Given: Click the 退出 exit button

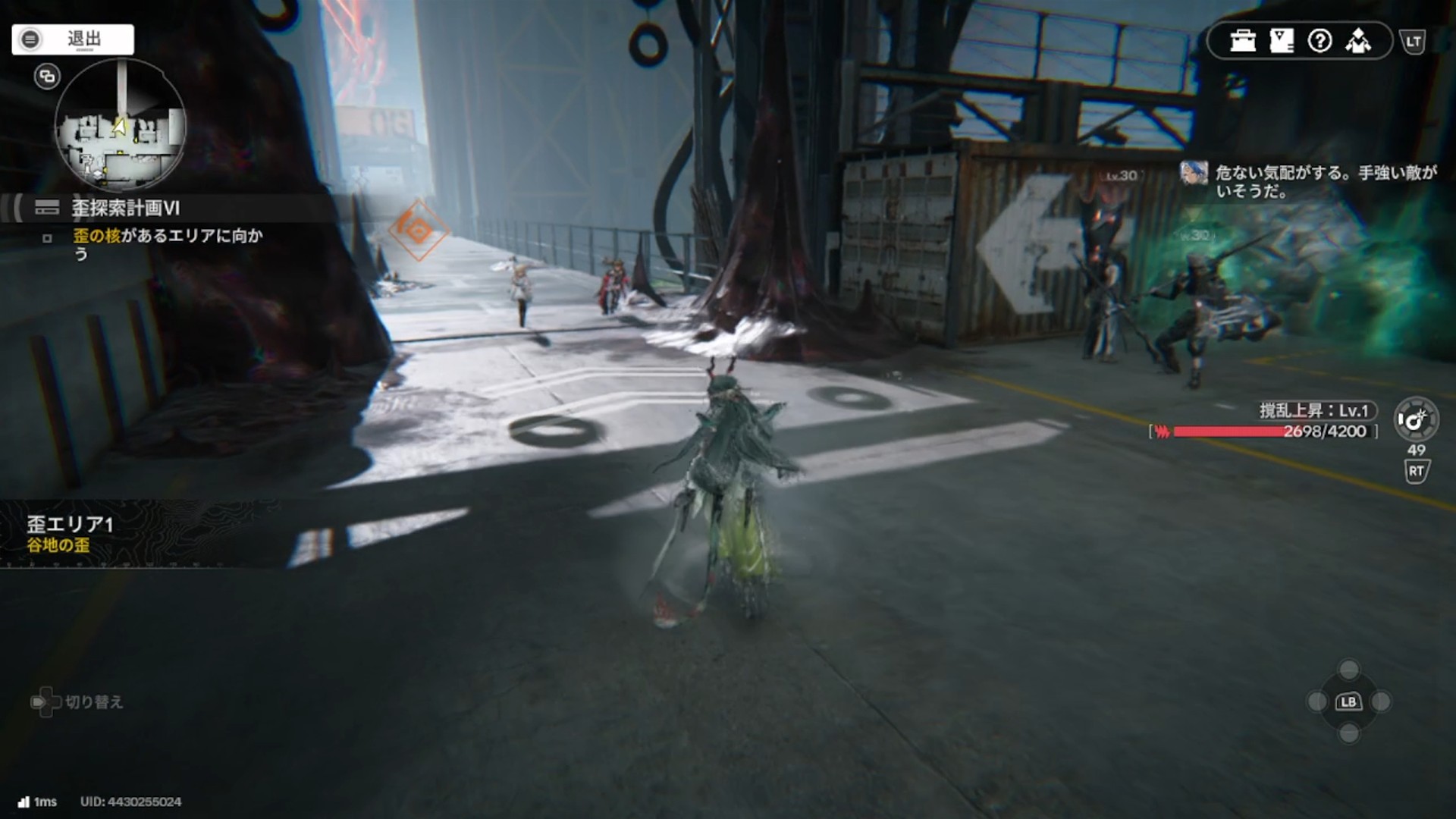Looking at the screenshot, I should point(73,39).
